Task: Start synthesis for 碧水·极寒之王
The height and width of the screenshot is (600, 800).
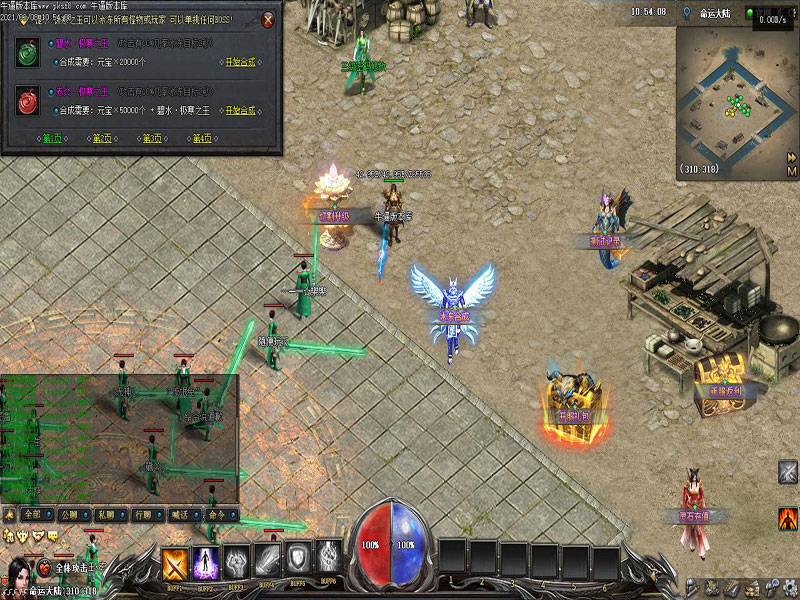Action: [239, 62]
